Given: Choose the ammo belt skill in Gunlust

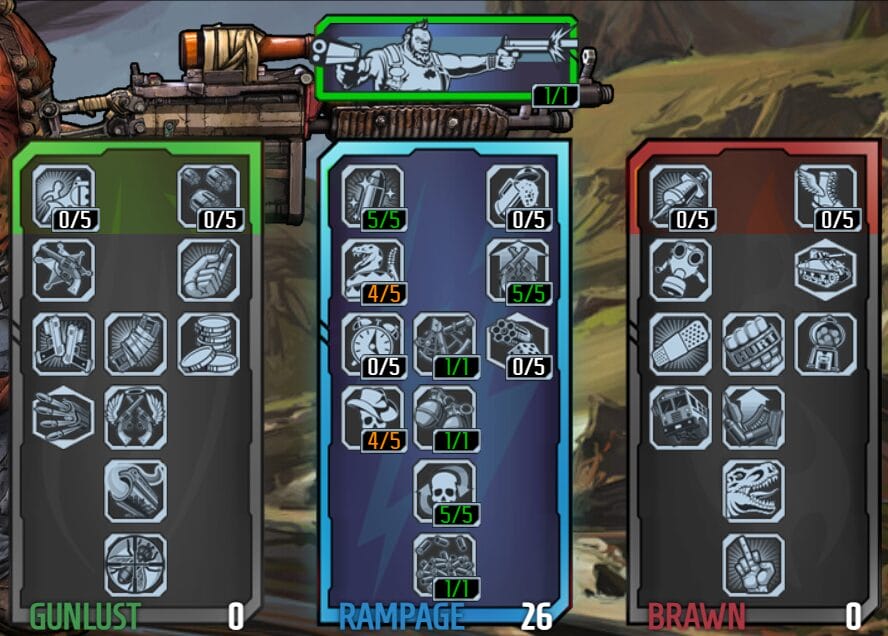Looking at the screenshot, I should 135,344.
